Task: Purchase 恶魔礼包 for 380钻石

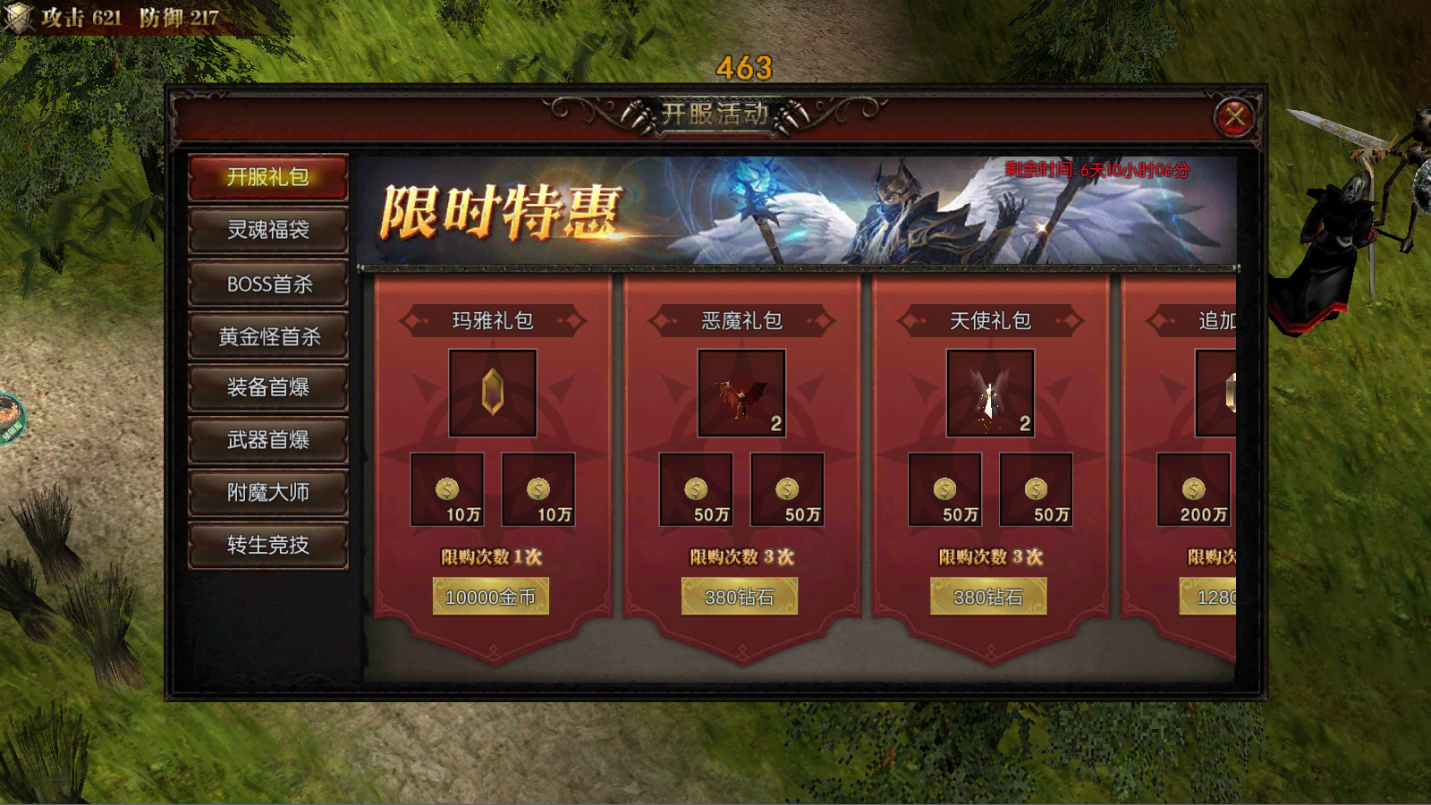Action: point(740,597)
